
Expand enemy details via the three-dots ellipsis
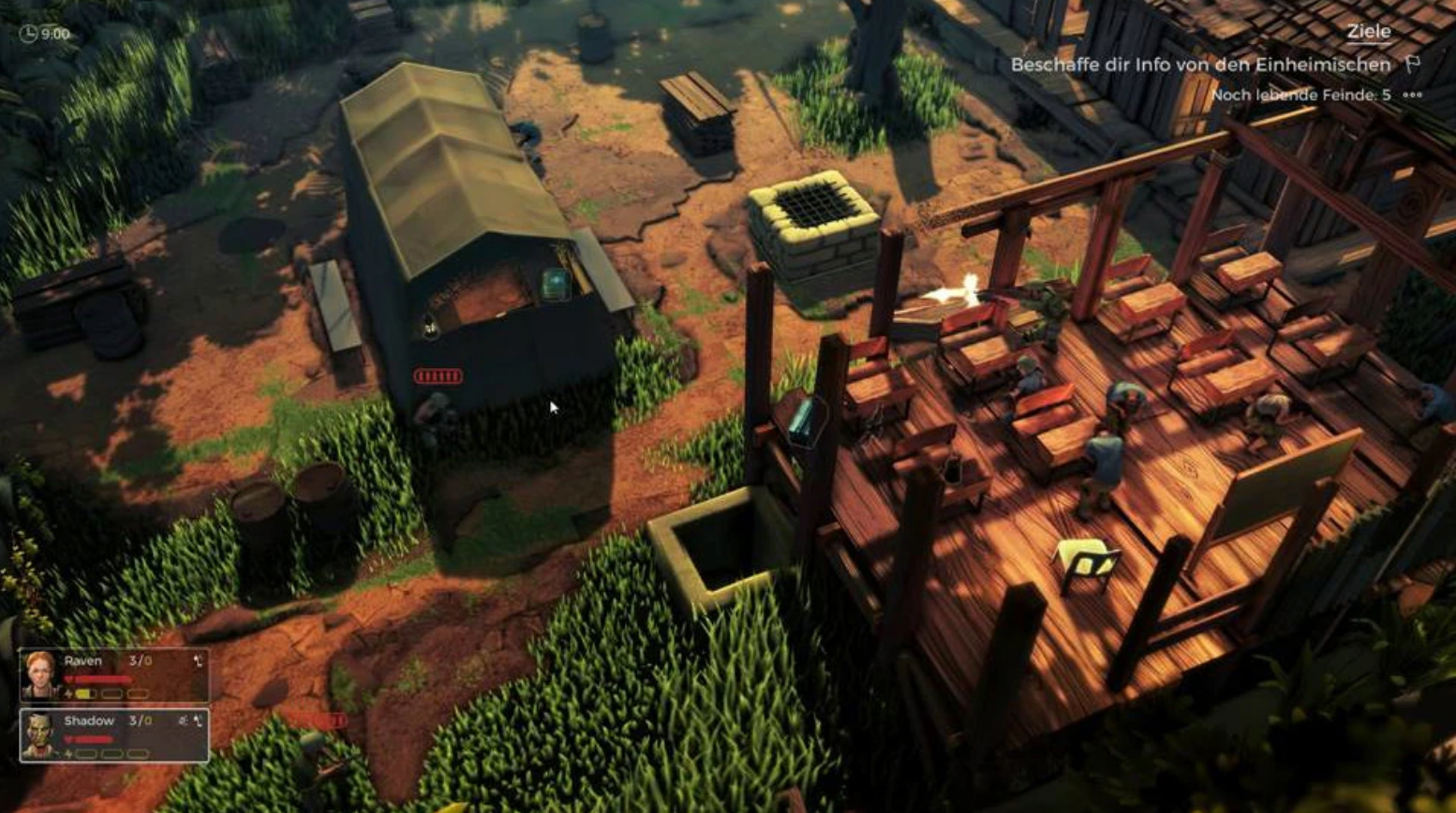pyautogui.click(x=1412, y=95)
